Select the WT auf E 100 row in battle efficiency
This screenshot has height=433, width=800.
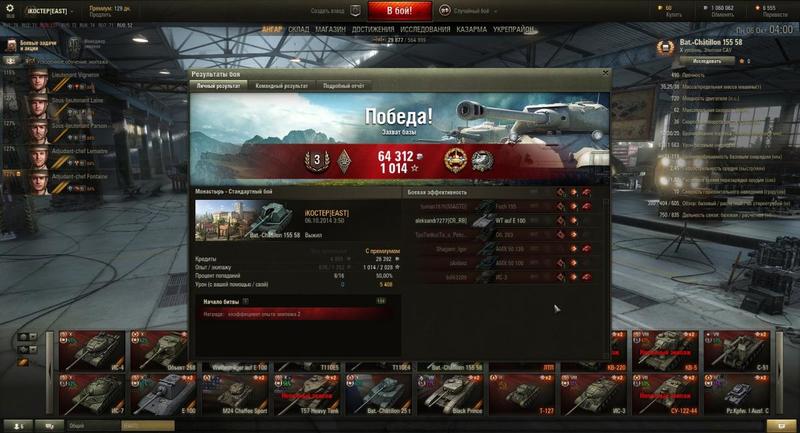(480, 220)
